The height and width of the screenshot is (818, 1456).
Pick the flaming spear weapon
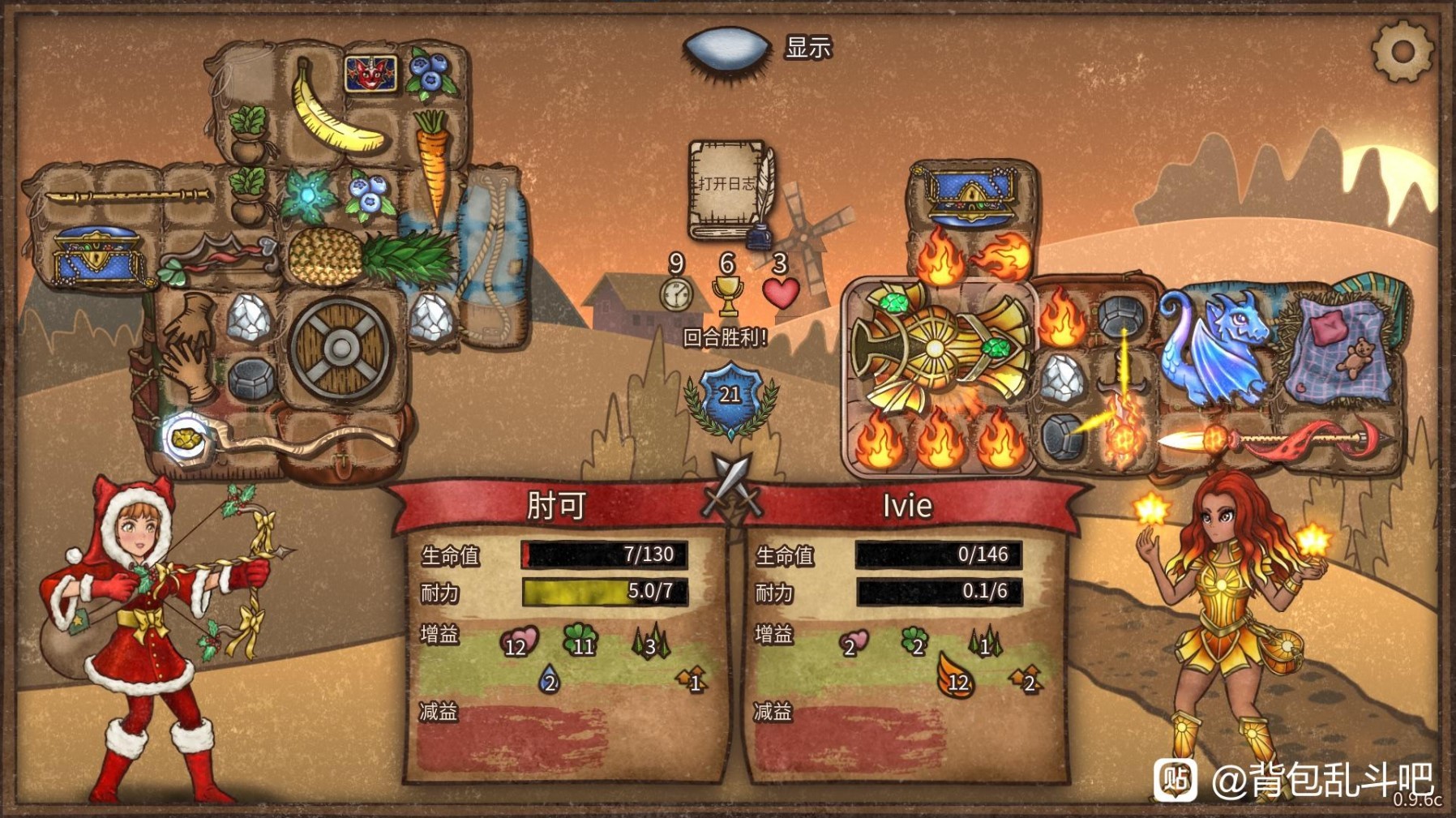(x=1273, y=440)
